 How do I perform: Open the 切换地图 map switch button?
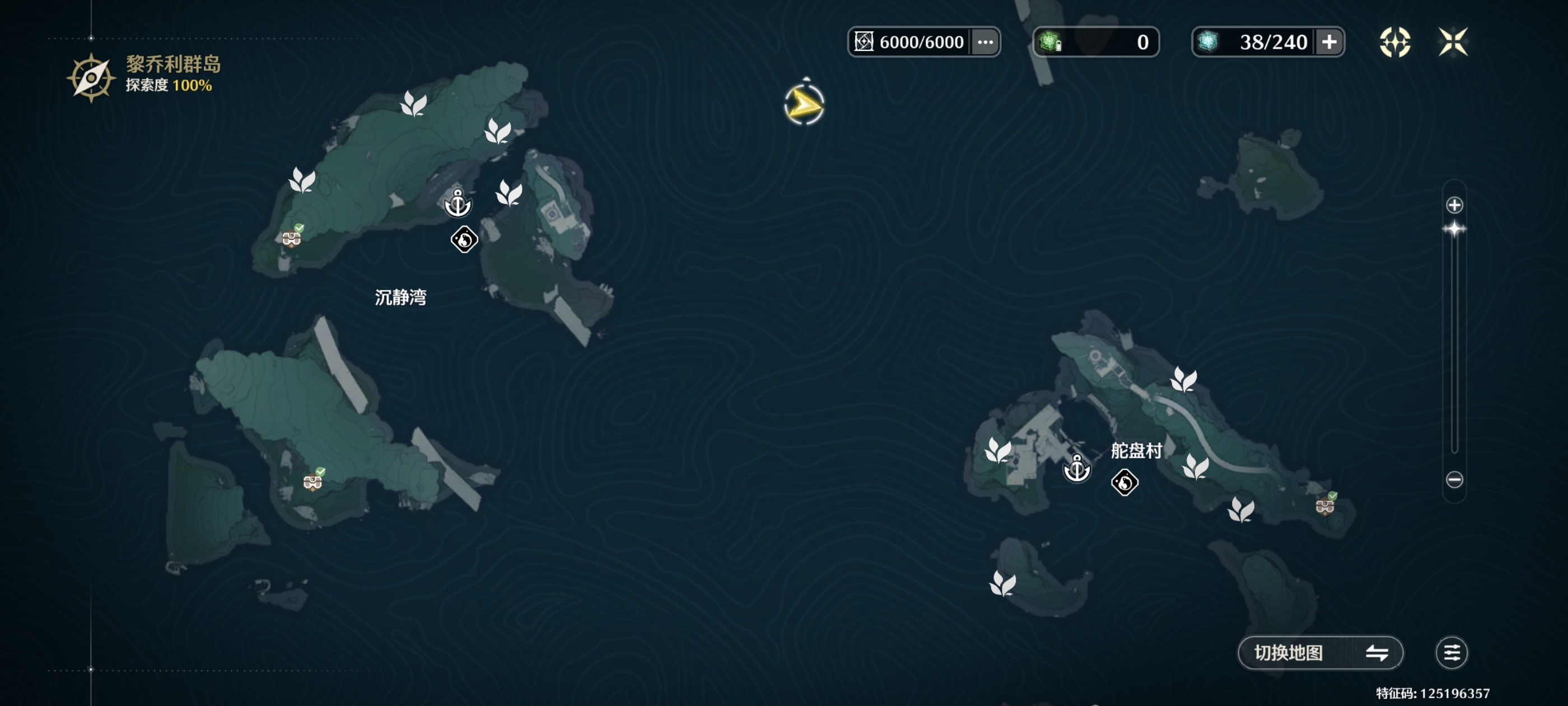pos(1320,653)
